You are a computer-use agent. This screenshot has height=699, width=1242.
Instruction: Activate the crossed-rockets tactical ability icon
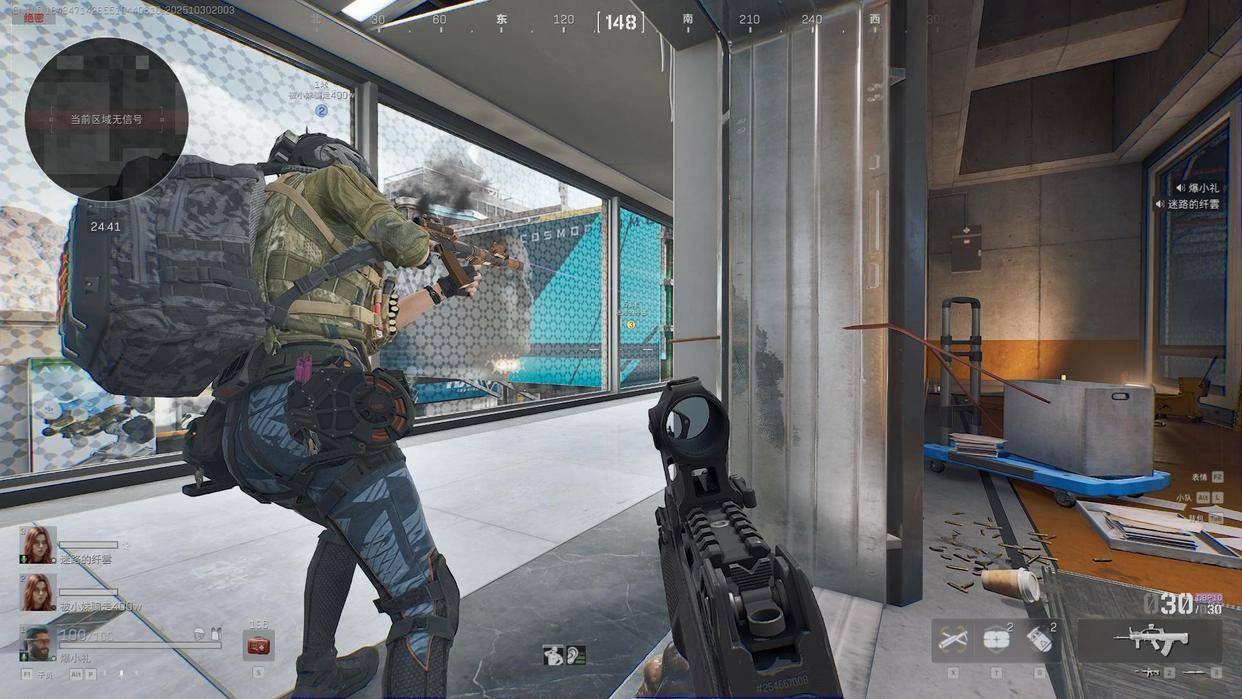[x=952, y=639]
